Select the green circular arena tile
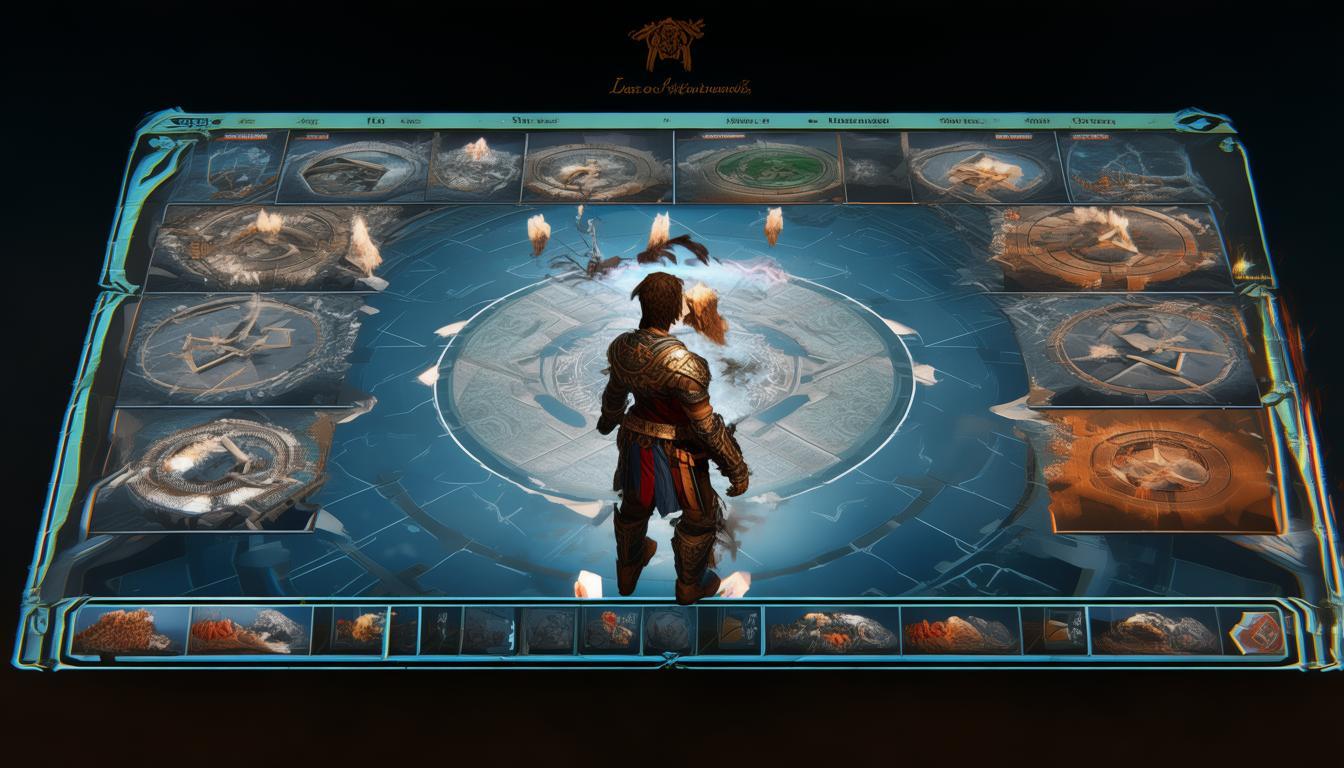 click(757, 166)
